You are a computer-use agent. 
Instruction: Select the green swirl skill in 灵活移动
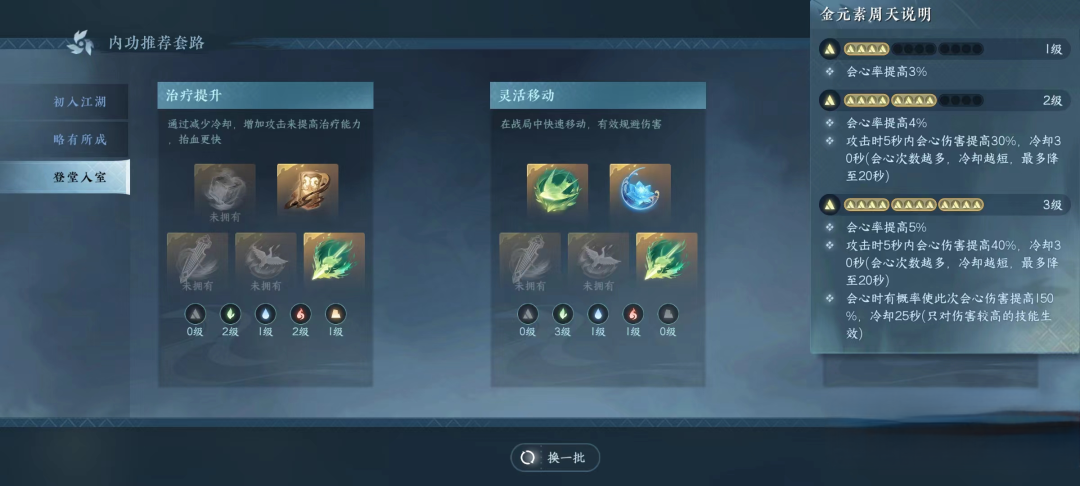(557, 190)
